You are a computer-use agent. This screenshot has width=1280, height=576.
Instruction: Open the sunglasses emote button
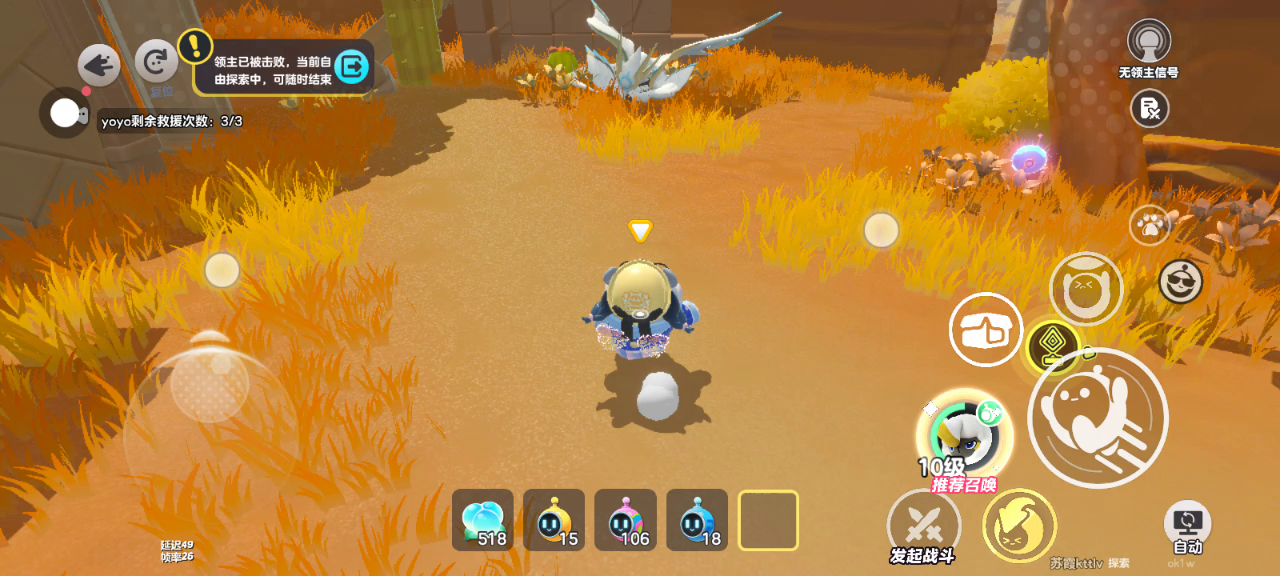(1181, 282)
